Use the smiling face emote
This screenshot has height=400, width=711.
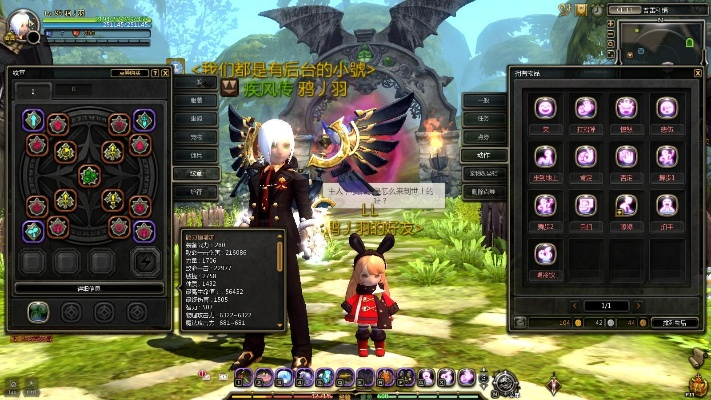545,108
